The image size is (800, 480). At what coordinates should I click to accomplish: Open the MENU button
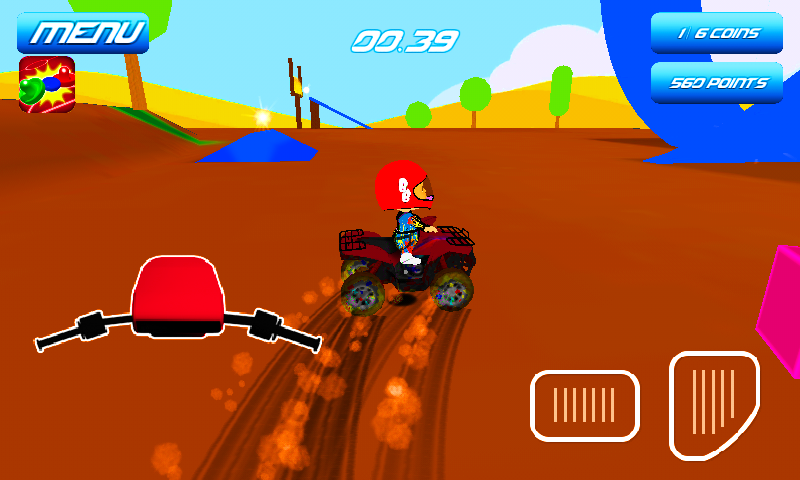click(83, 32)
